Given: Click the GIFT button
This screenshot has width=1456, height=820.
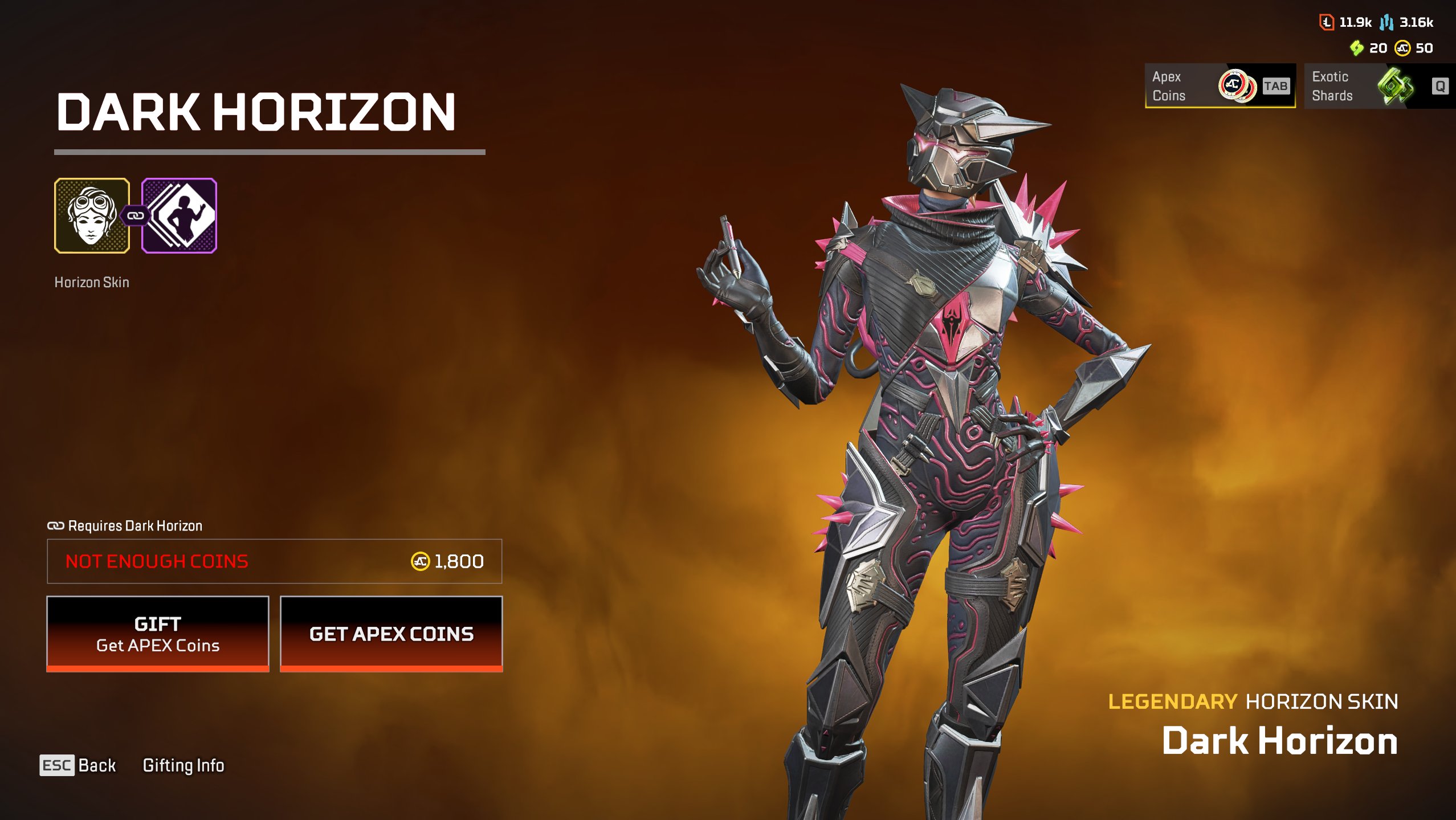Looking at the screenshot, I should pyautogui.click(x=157, y=634).
